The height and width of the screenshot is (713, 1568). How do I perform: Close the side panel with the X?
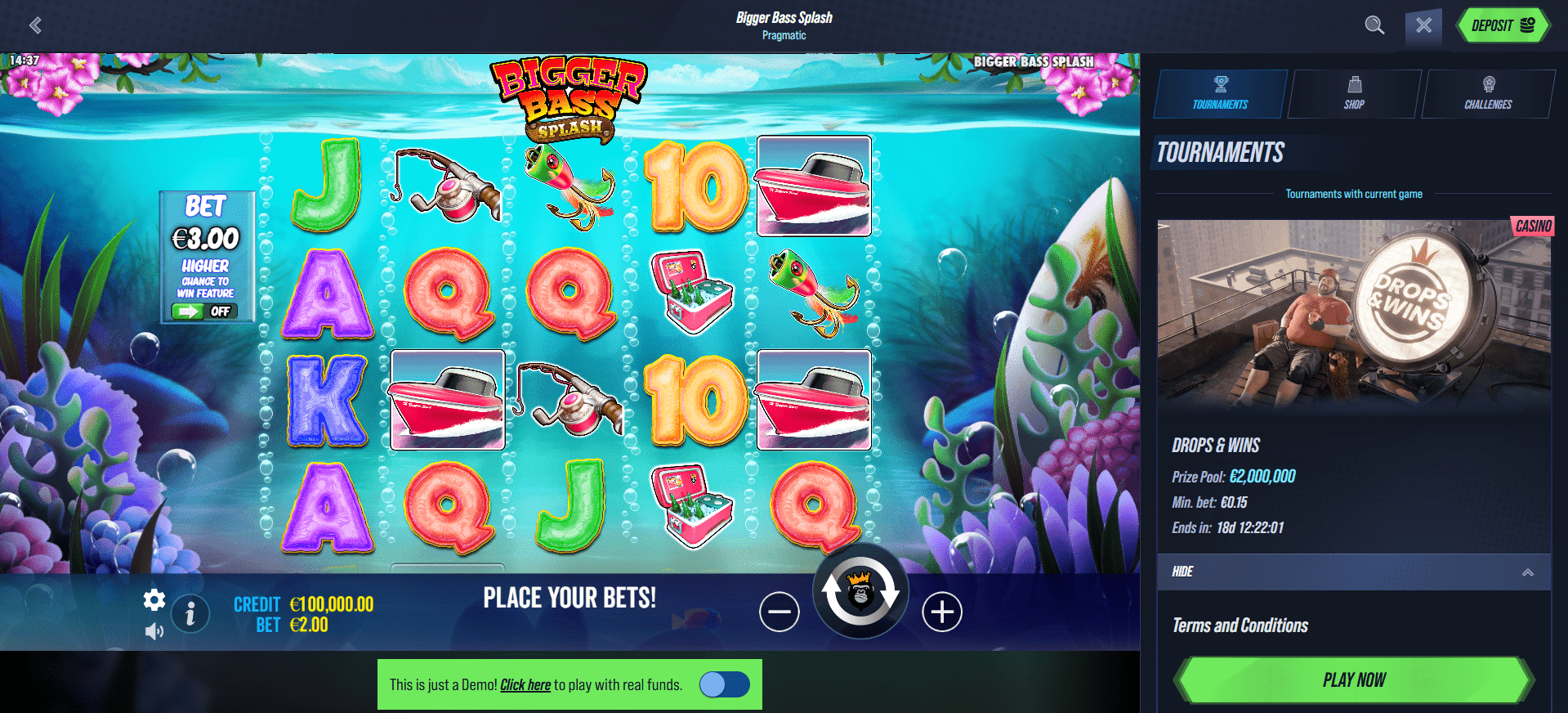click(1423, 25)
